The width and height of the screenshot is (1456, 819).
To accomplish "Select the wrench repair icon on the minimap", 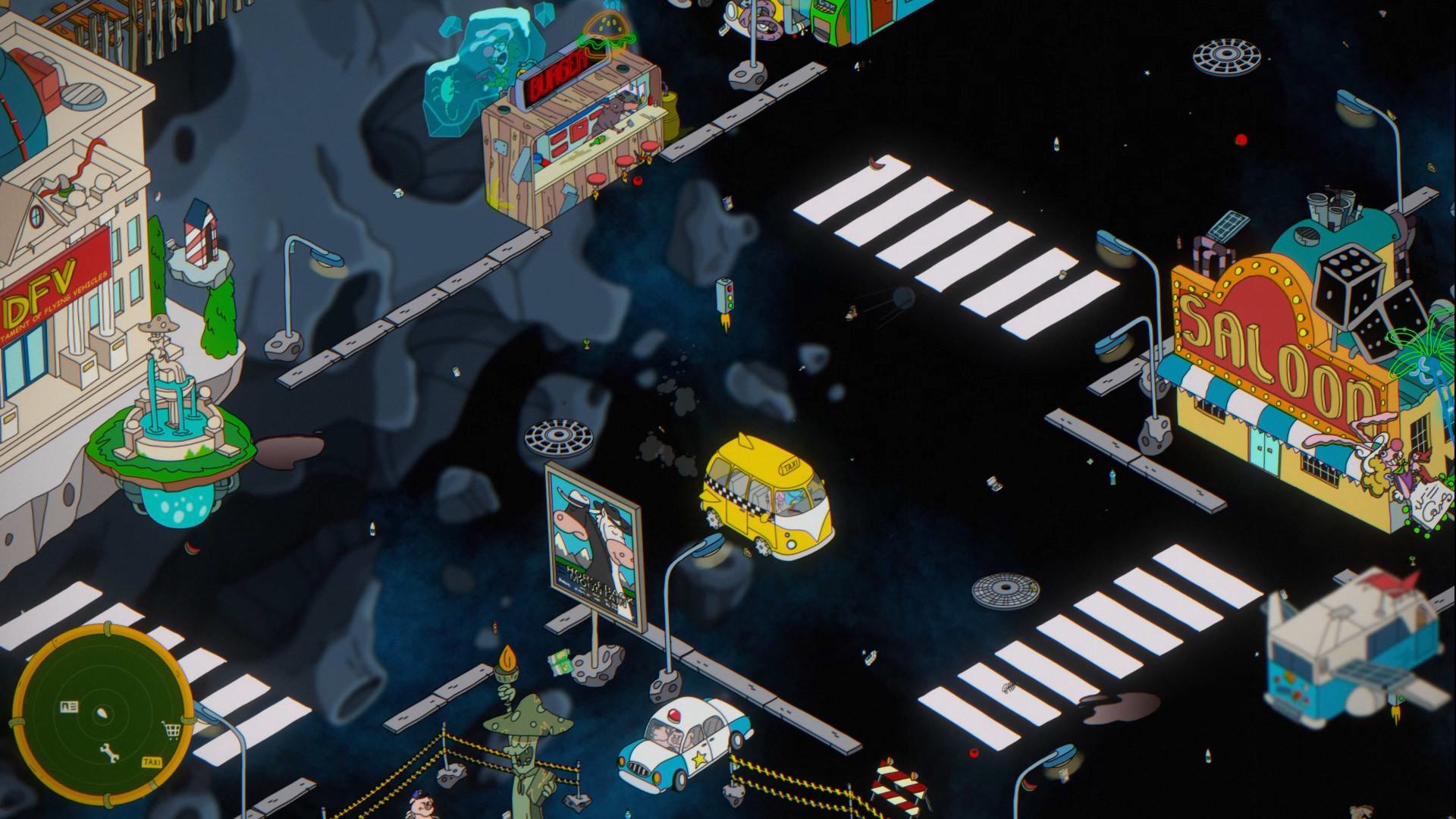I will [x=109, y=752].
